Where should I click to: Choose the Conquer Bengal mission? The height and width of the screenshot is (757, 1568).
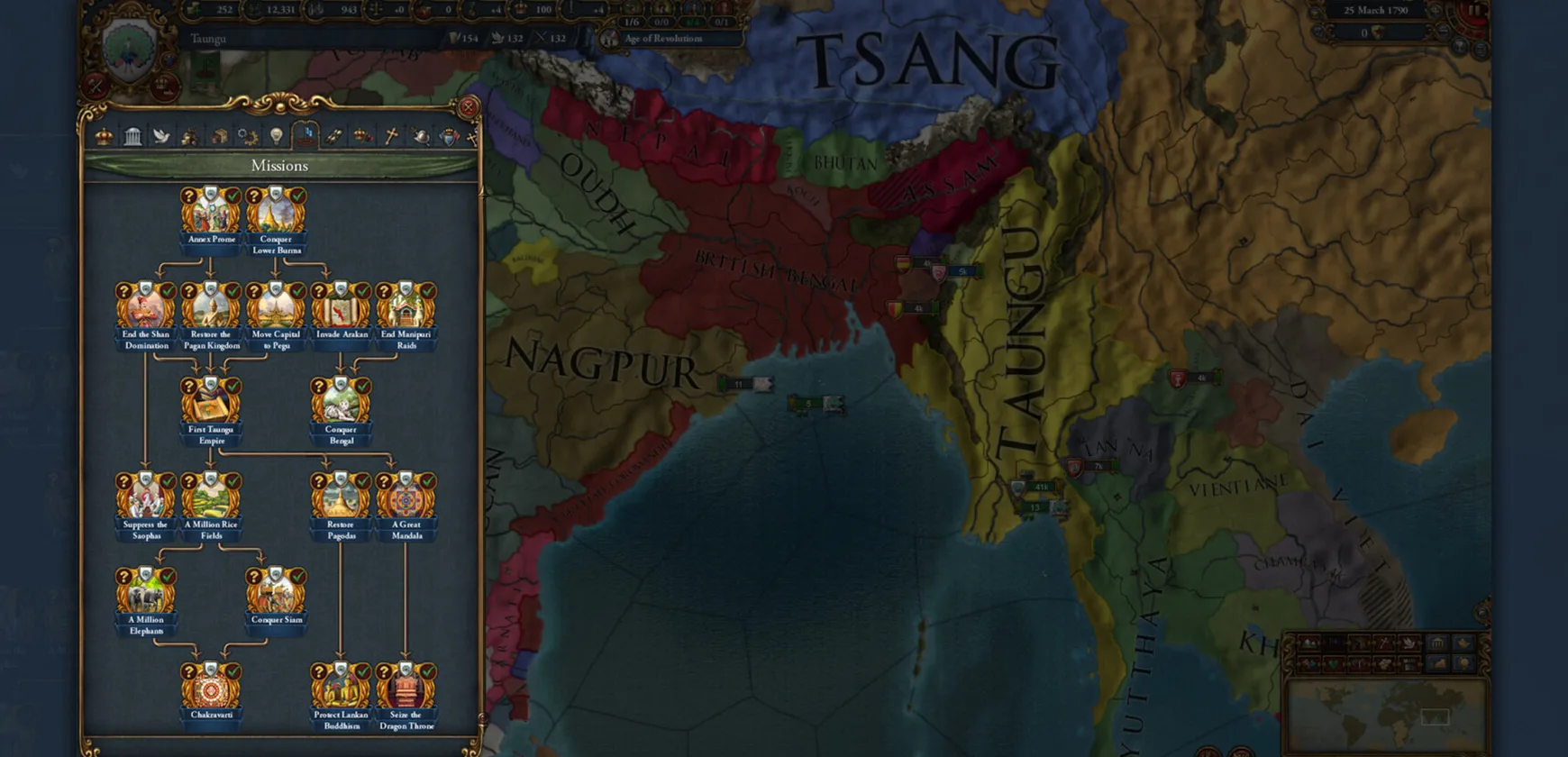coord(341,405)
